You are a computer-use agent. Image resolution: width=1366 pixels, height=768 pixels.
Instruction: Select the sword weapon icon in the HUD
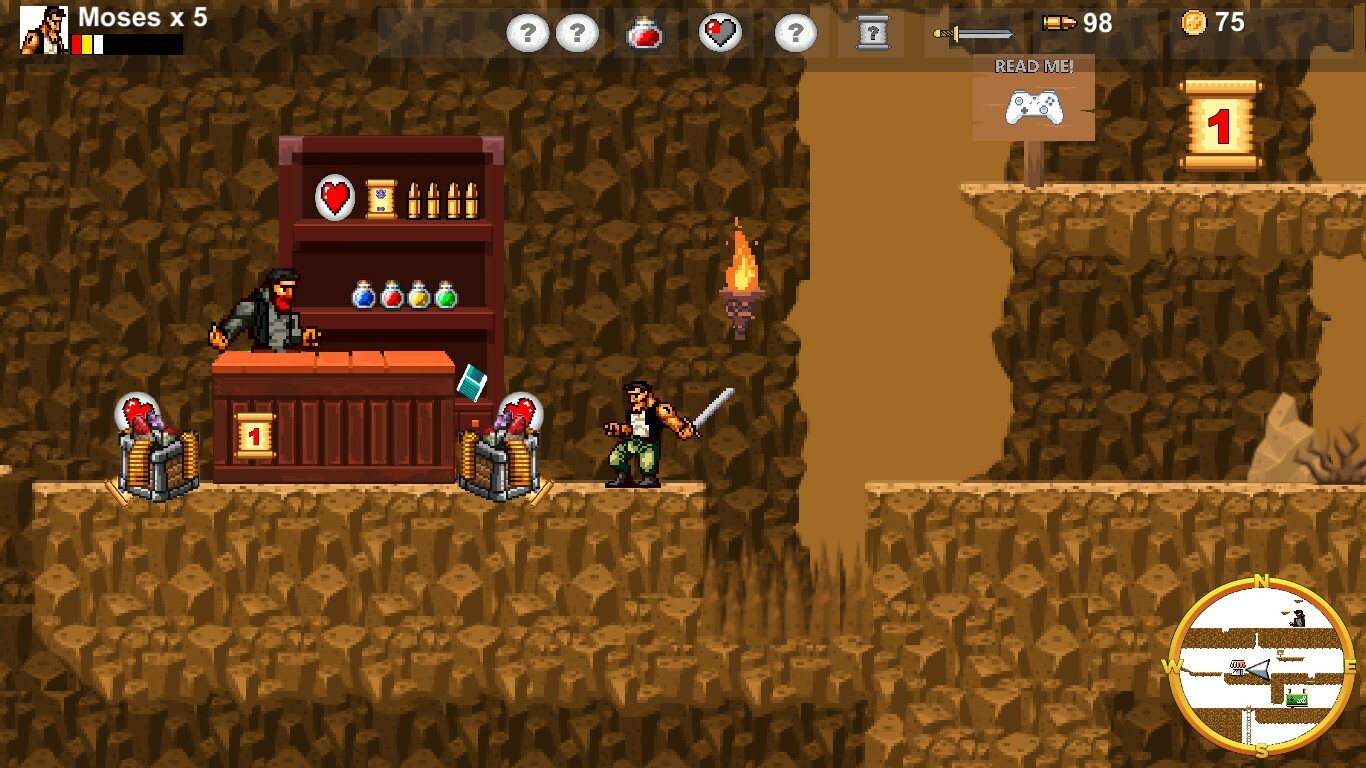point(975,32)
